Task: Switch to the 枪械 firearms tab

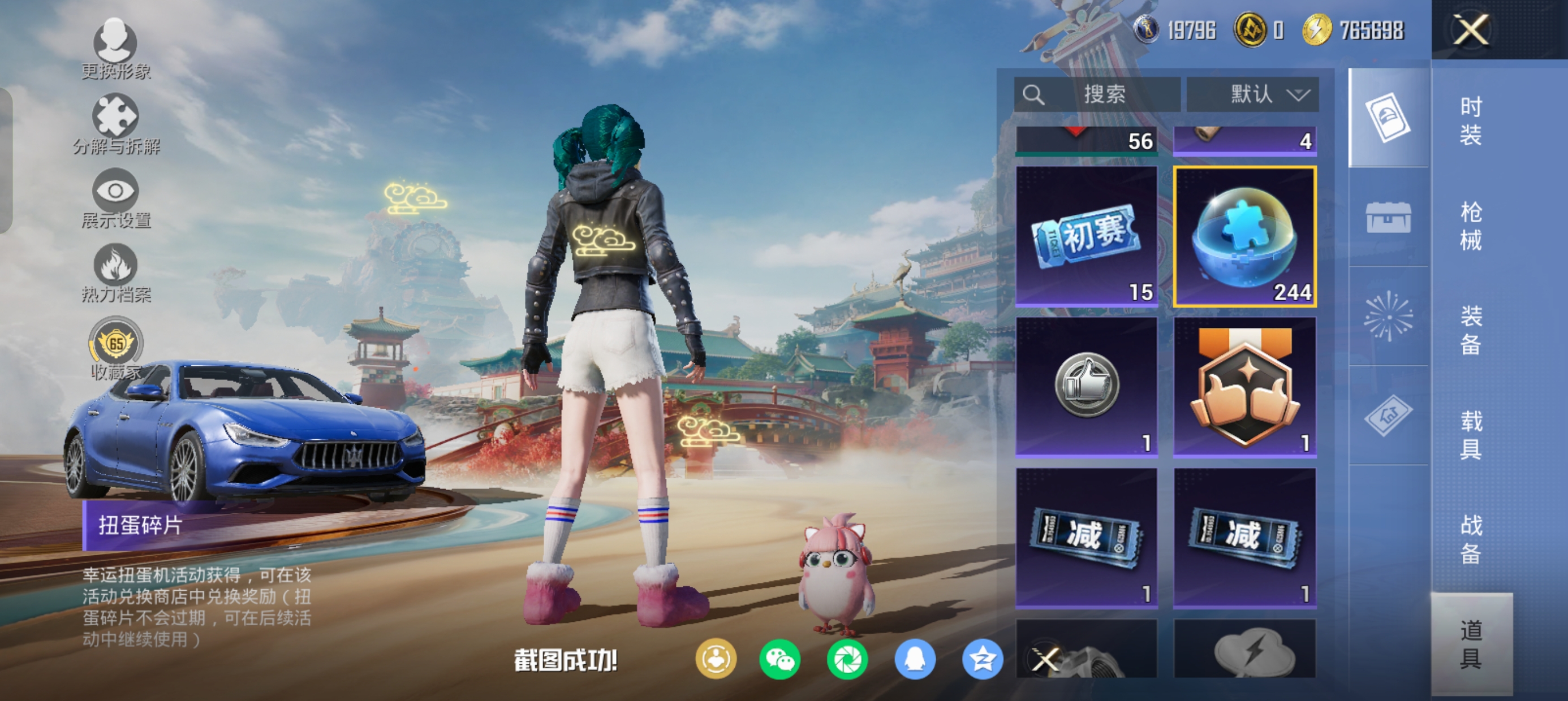Action: point(1471,226)
